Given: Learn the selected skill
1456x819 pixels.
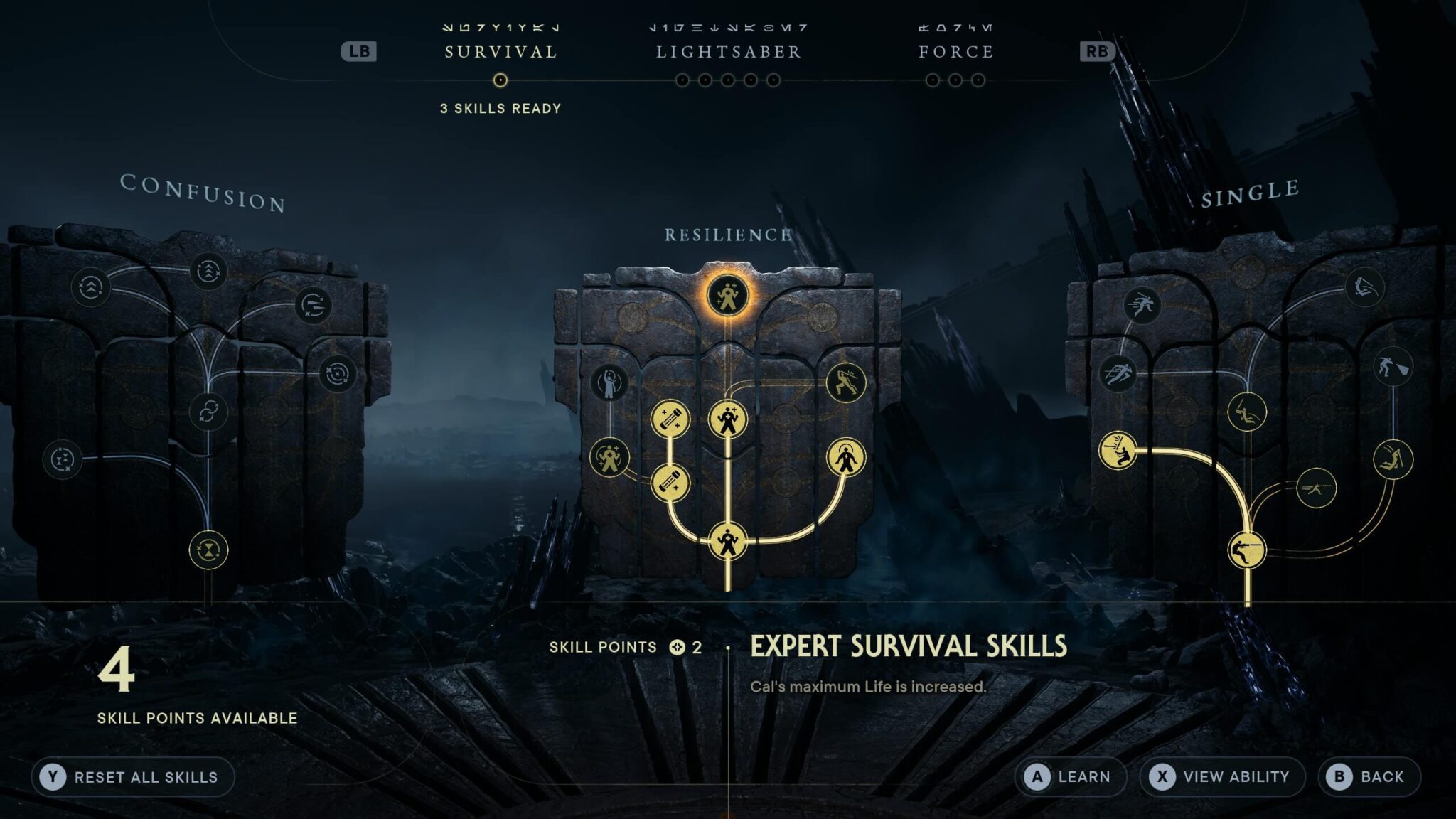Looking at the screenshot, I should (1070, 777).
